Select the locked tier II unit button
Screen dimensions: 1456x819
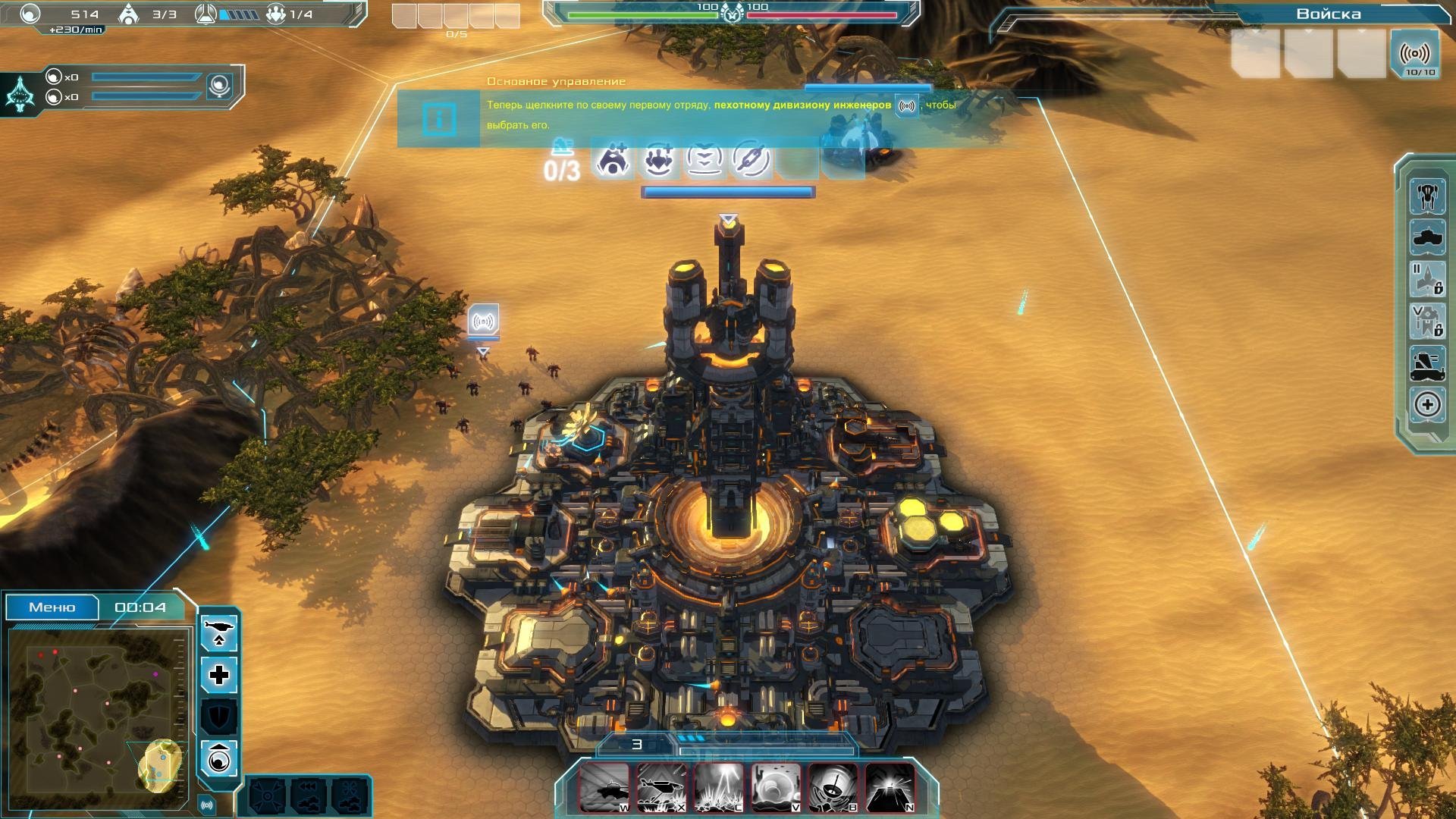[1427, 279]
